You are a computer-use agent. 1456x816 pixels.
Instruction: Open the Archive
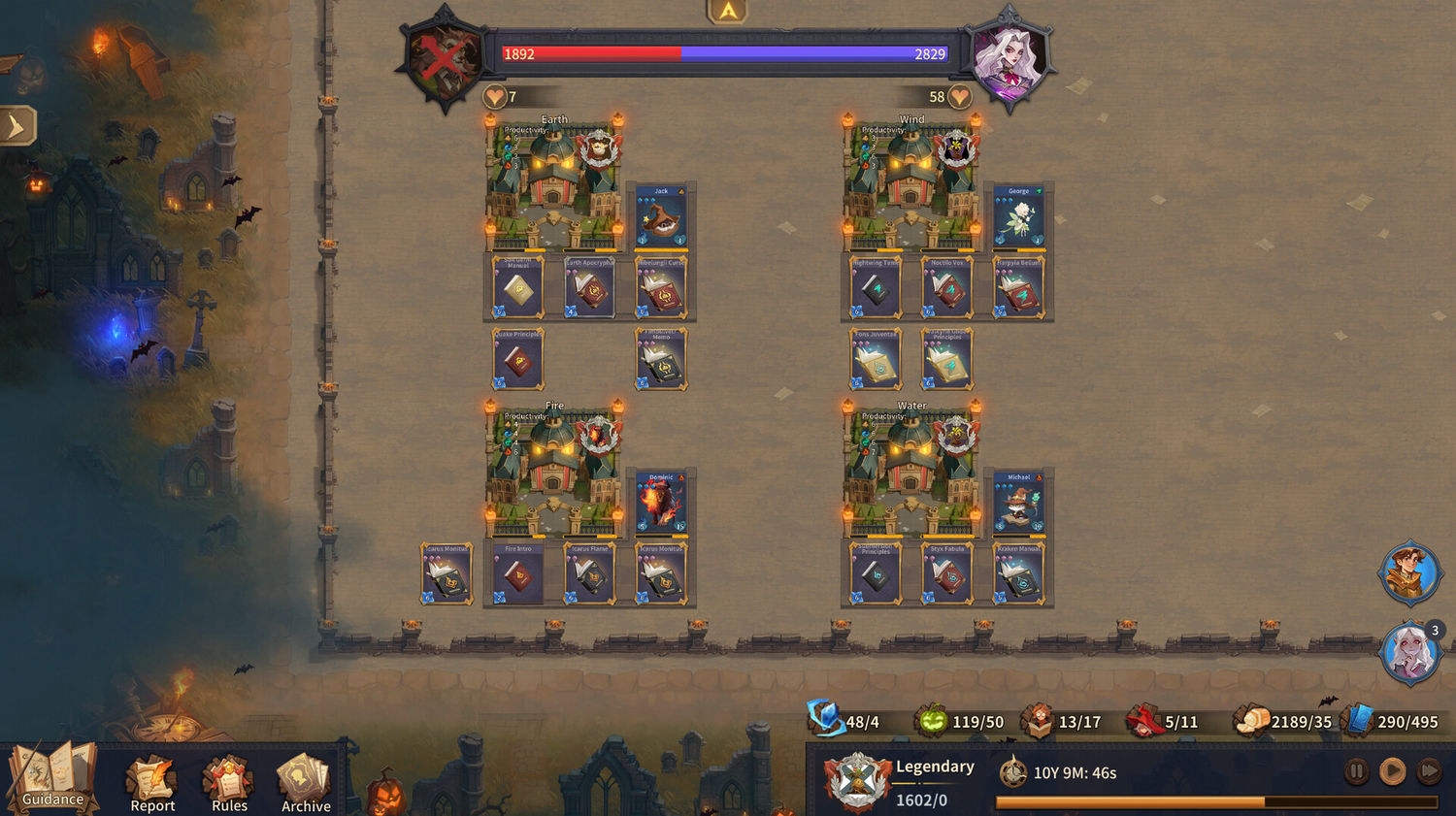tap(305, 781)
